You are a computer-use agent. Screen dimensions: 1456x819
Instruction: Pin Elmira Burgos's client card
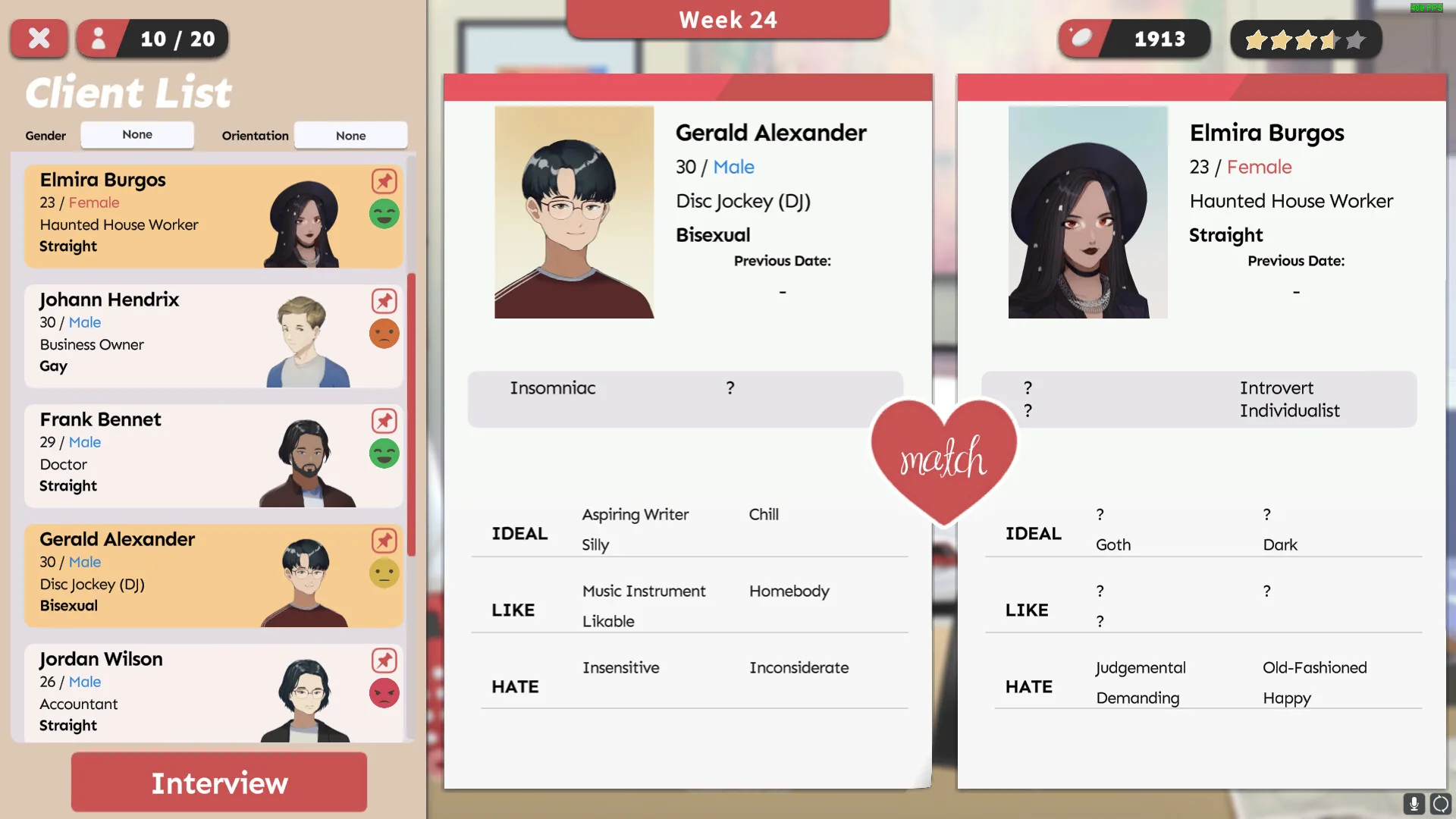(384, 181)
